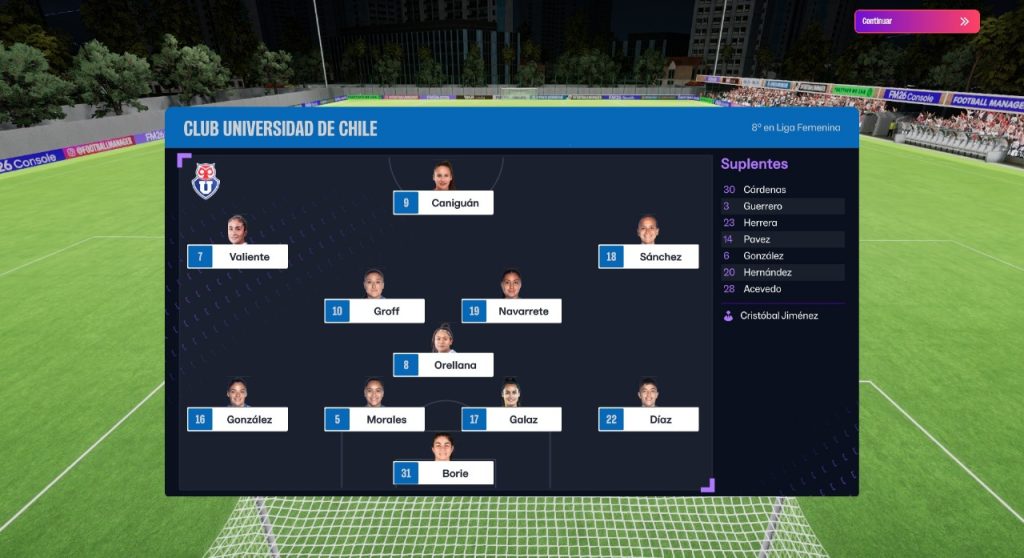Pick substitute Pavez, number 14
The height and width of the screenshot is (558, 1024).
(x=757, y=239)
